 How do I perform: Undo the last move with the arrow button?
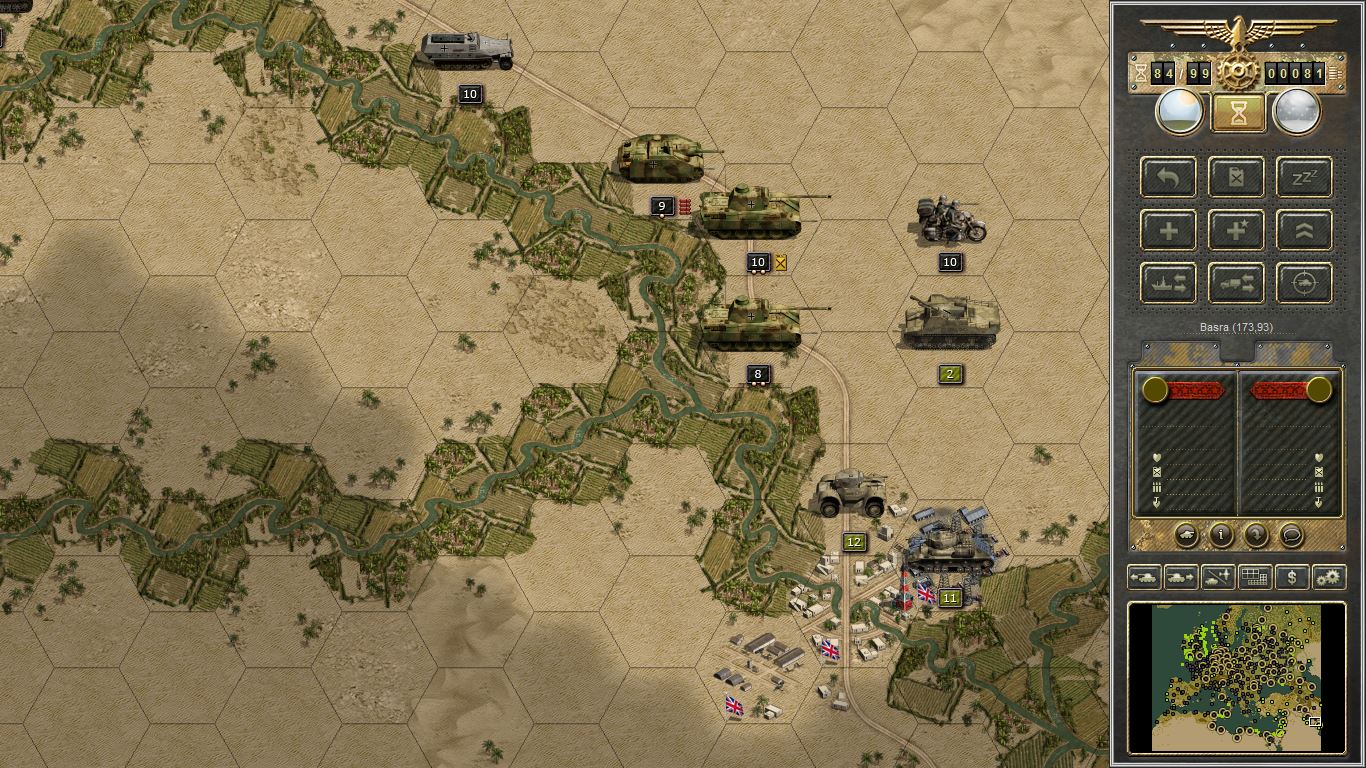point(1168,178)
